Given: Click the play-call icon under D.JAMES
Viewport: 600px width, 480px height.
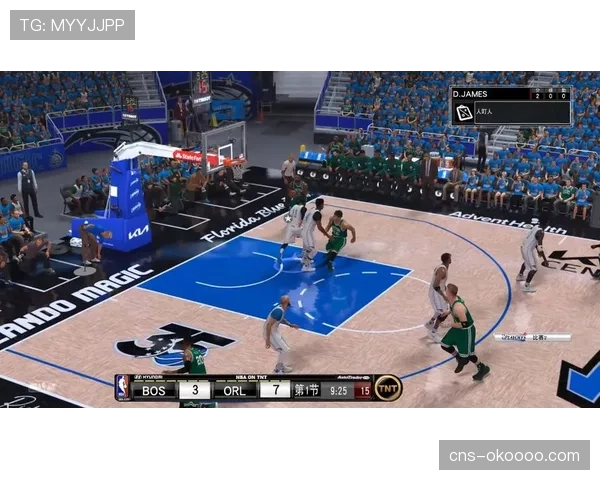Looking at the screenshot, I should [464, 113].
